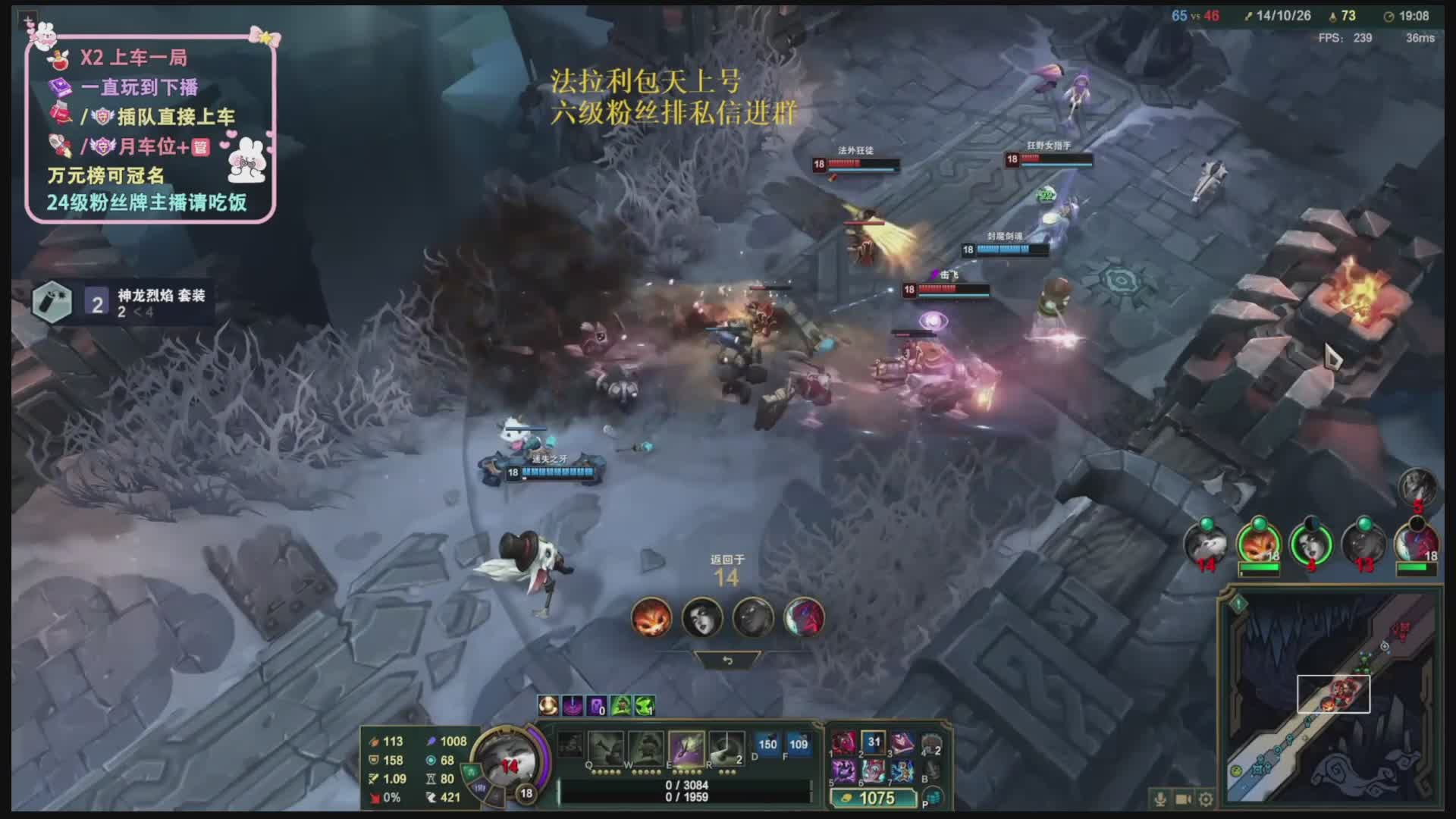Viewport: 1456px width, 819px height.
Task: Click the diamond alert icon on the minimap corner
Action: (1238, 604)
